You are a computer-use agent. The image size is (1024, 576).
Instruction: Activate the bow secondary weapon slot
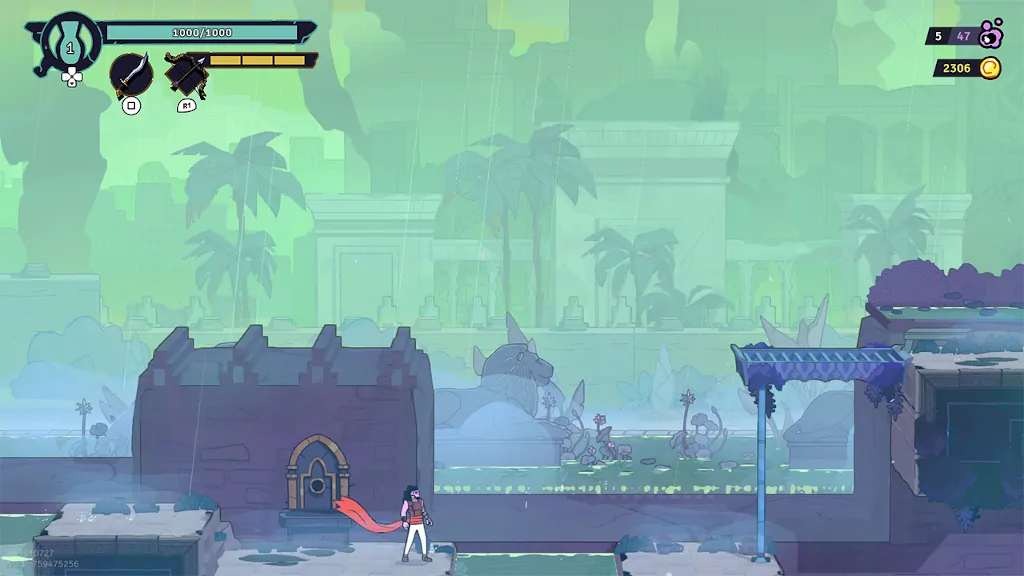(x=186, y=75)
